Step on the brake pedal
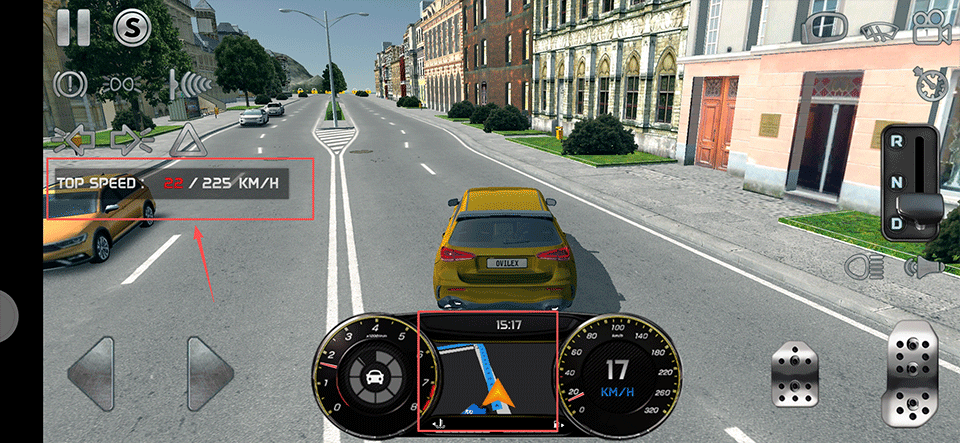The height and width of the screenshot is (443, 960). pyautogui.click(x=795, y=376)
